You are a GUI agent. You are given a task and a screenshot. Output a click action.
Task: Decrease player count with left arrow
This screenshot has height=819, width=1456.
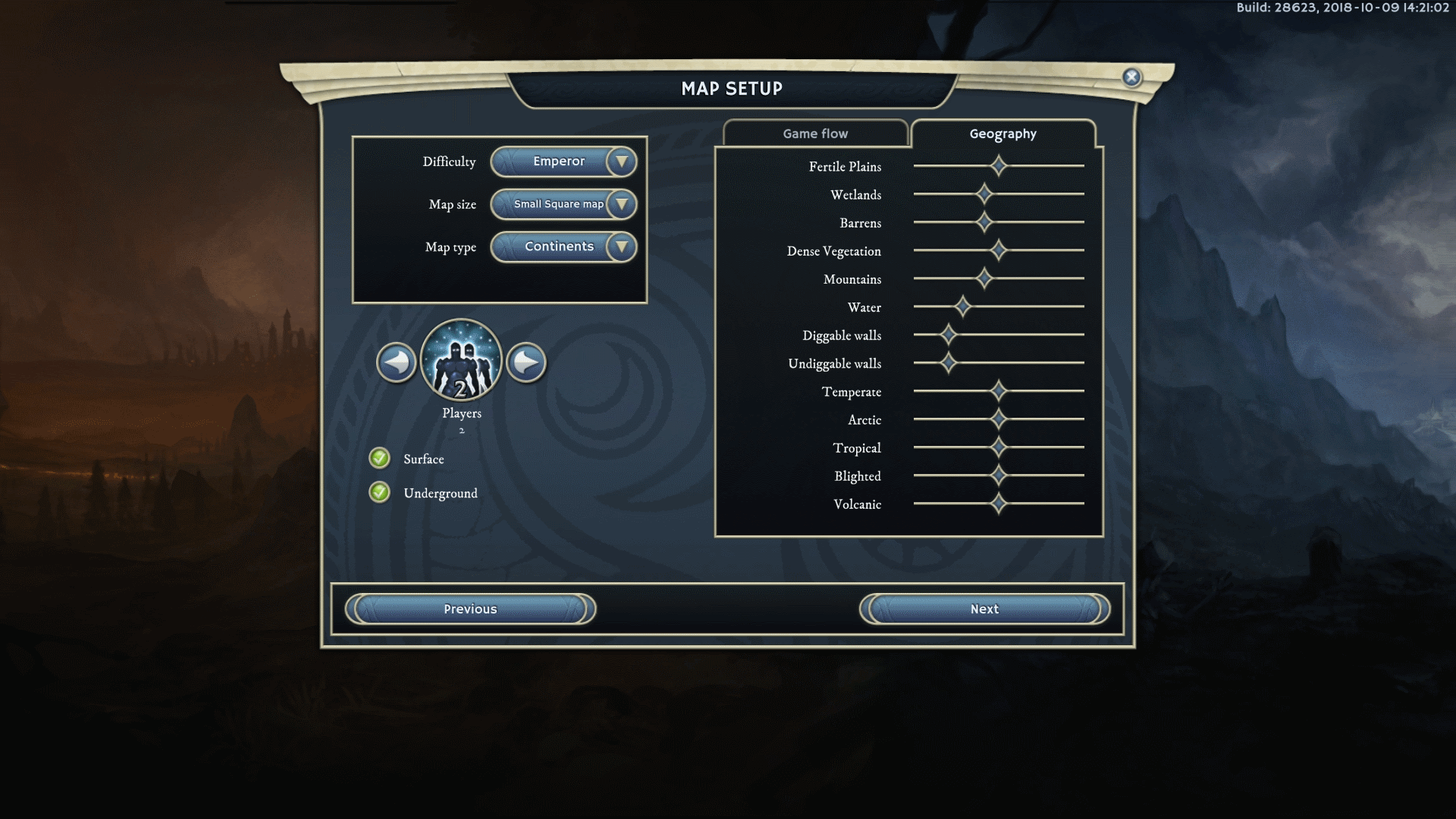tap(396, 362)
